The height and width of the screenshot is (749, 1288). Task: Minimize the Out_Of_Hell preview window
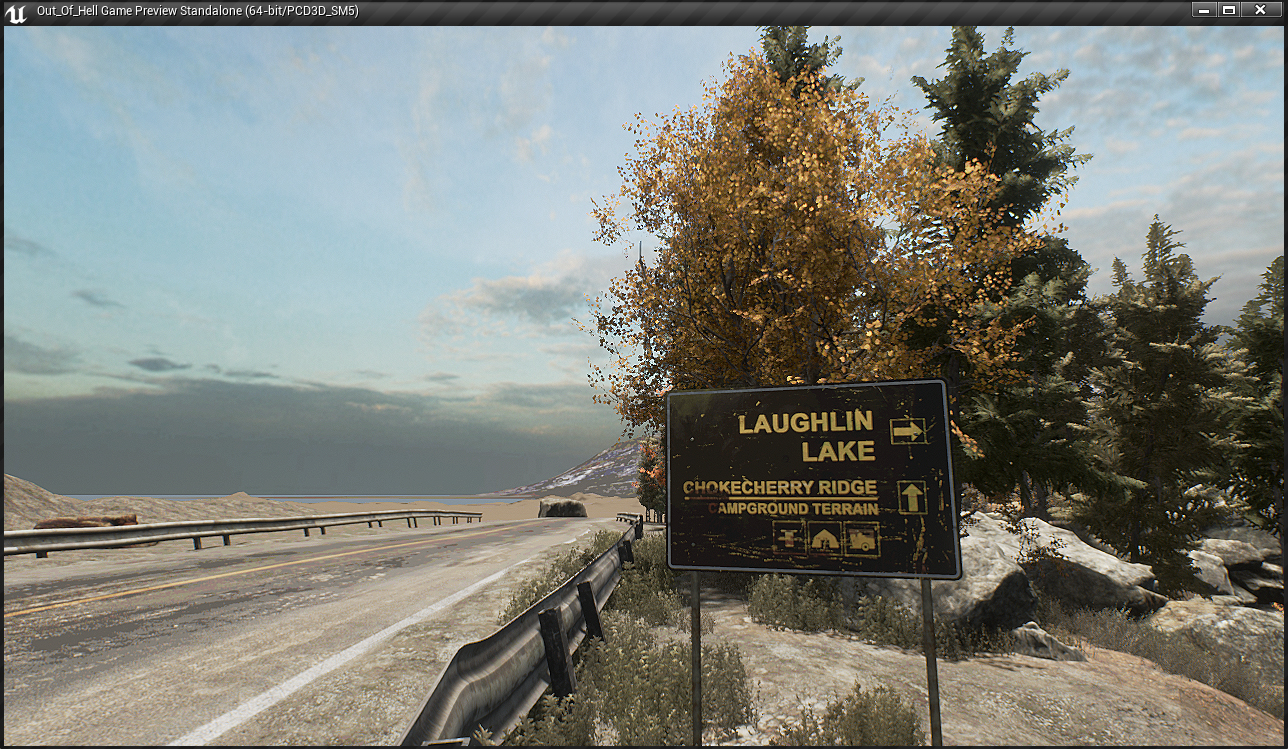pyautogui.click(x=1205, y=10)
